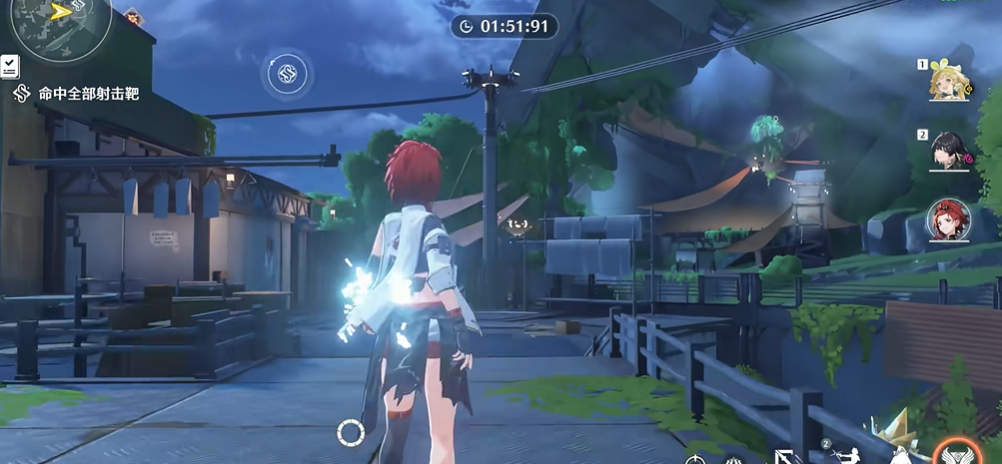Viewport: 1002px width, 464px height.
Task: Select the red-haired active character portrait
Action: (x=947, y=220)
